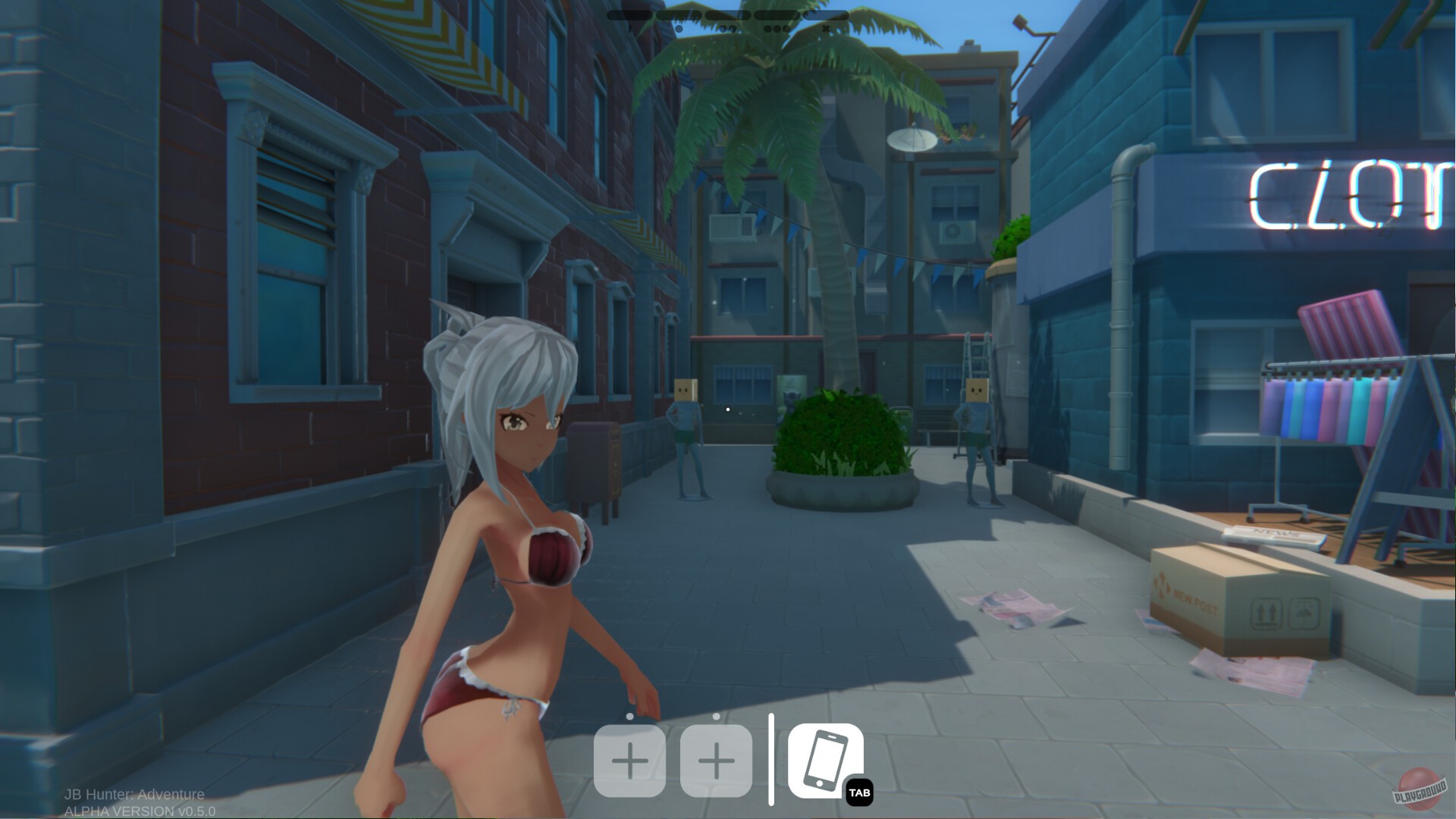Click the two-dot icon beneath the third stat bar
This screenshot has height=819, width=1456.
pyautogui.click(x=728, y=28)
